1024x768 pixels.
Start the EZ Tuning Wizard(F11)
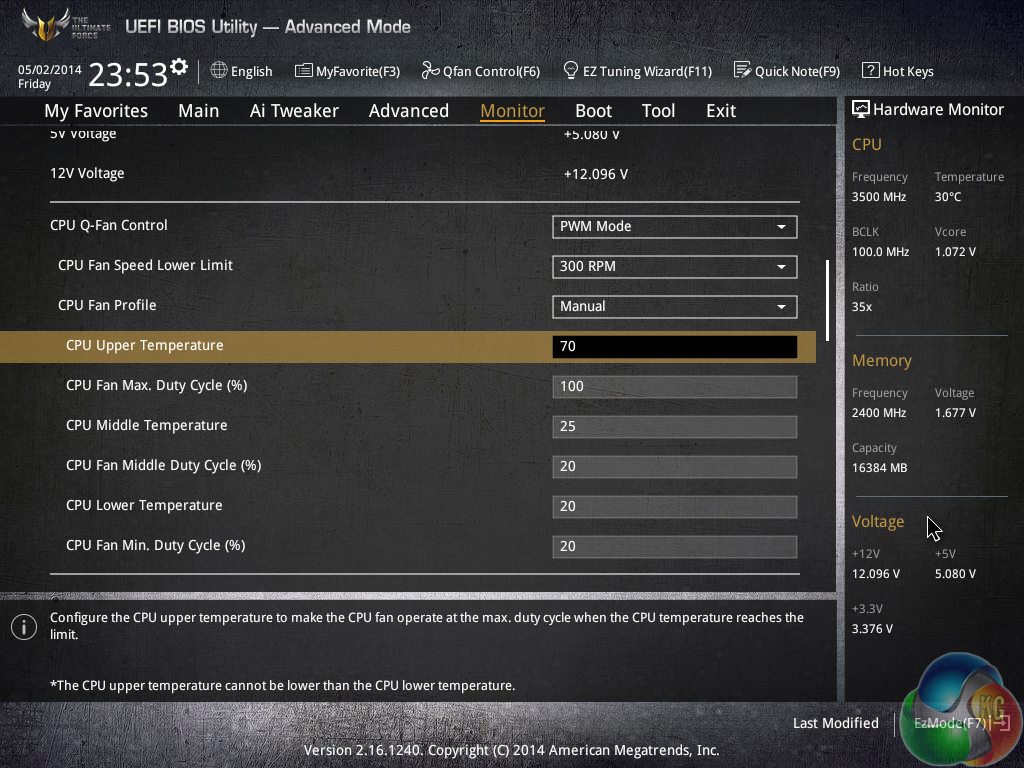637,71
